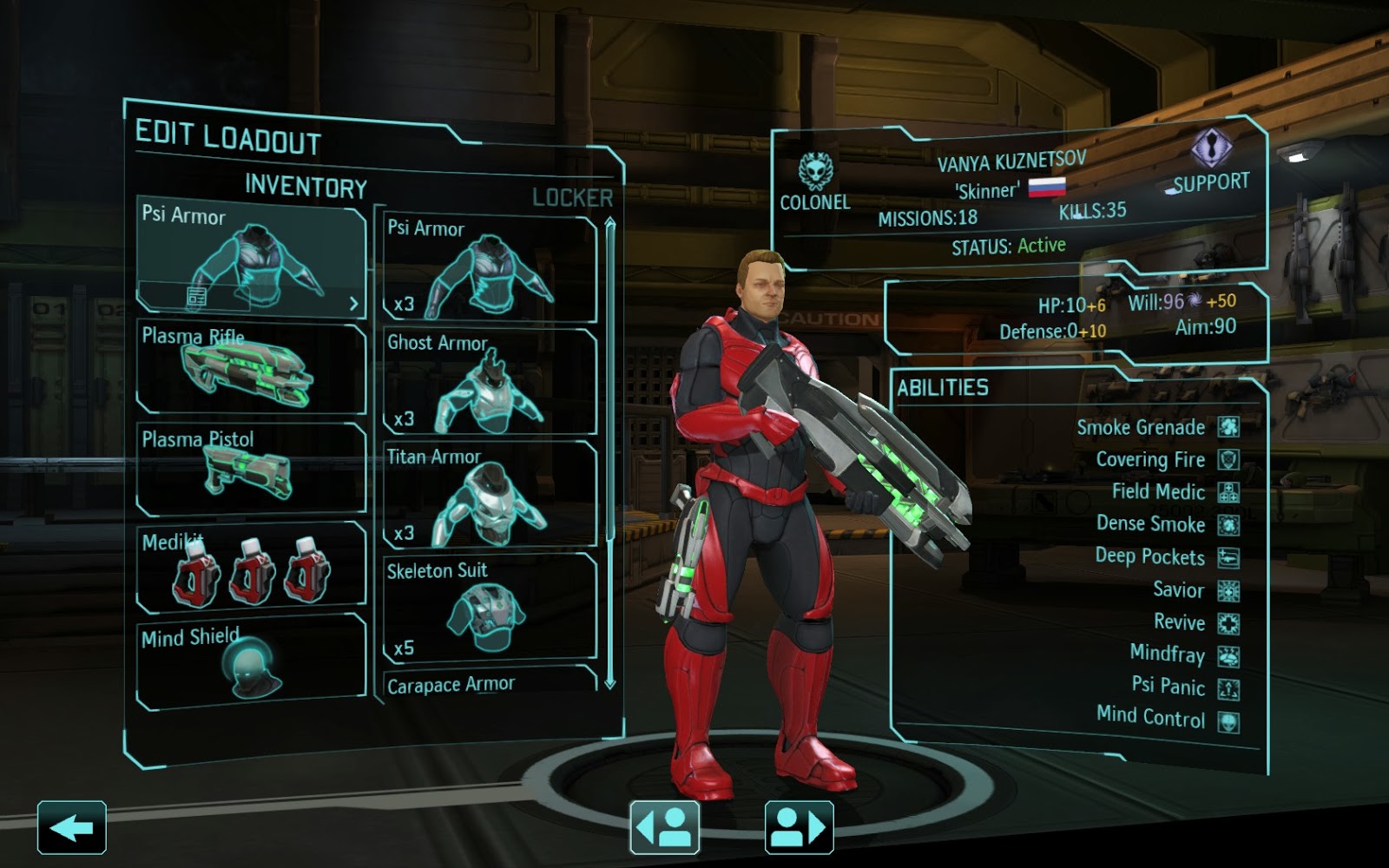The image size is (1389, 868).
Task: Choose Skeleton Suit from the locker
Action: point(490,608)
